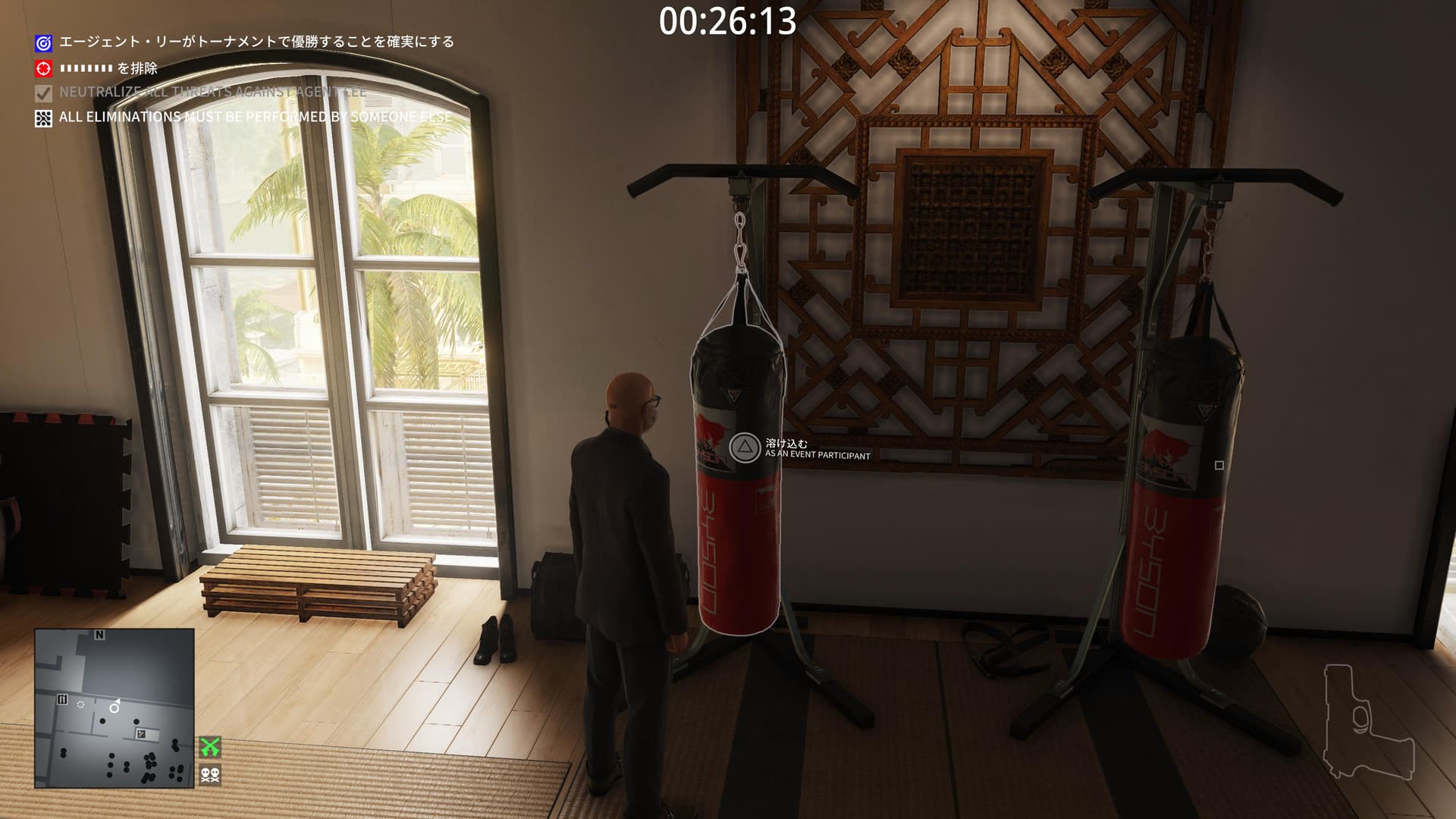This screenshot has height=819, width=1456.
Task: Click the green crossed-tools status icon
Action: (210, 747)
